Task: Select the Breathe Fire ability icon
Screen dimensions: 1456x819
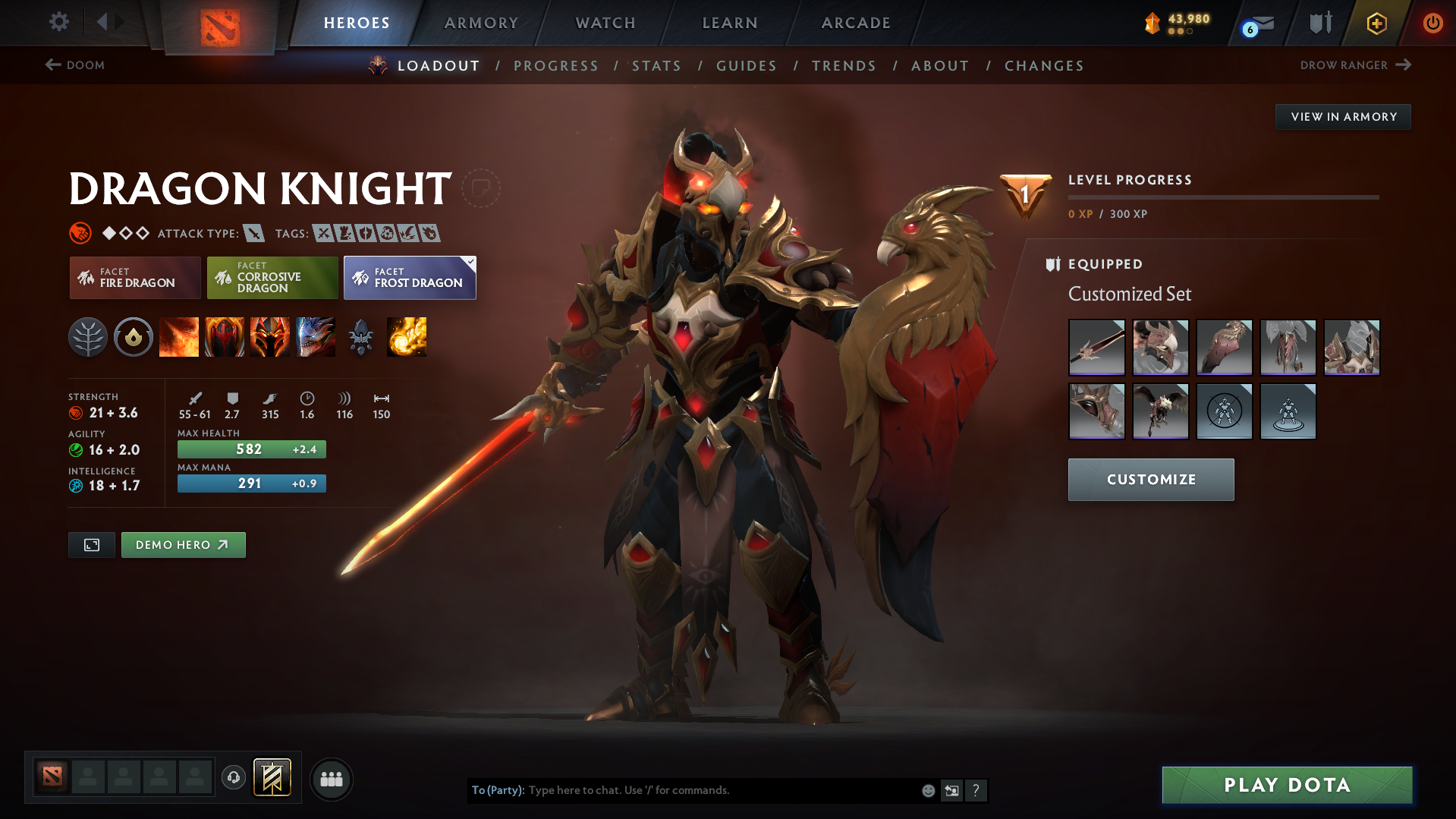Action: pos(179,337)
